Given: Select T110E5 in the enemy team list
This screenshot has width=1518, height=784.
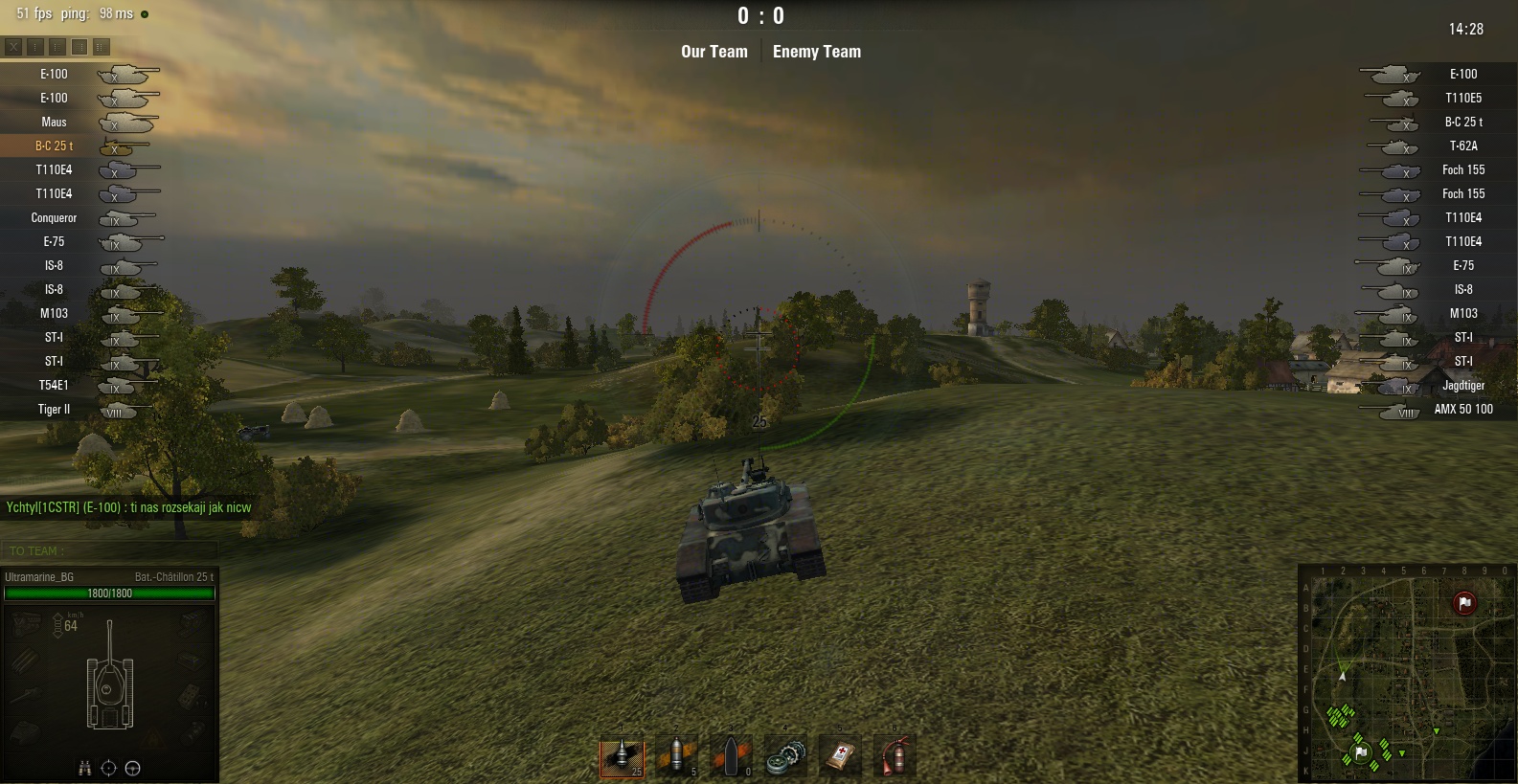Looking at the screenshot, I should 1462,98.
